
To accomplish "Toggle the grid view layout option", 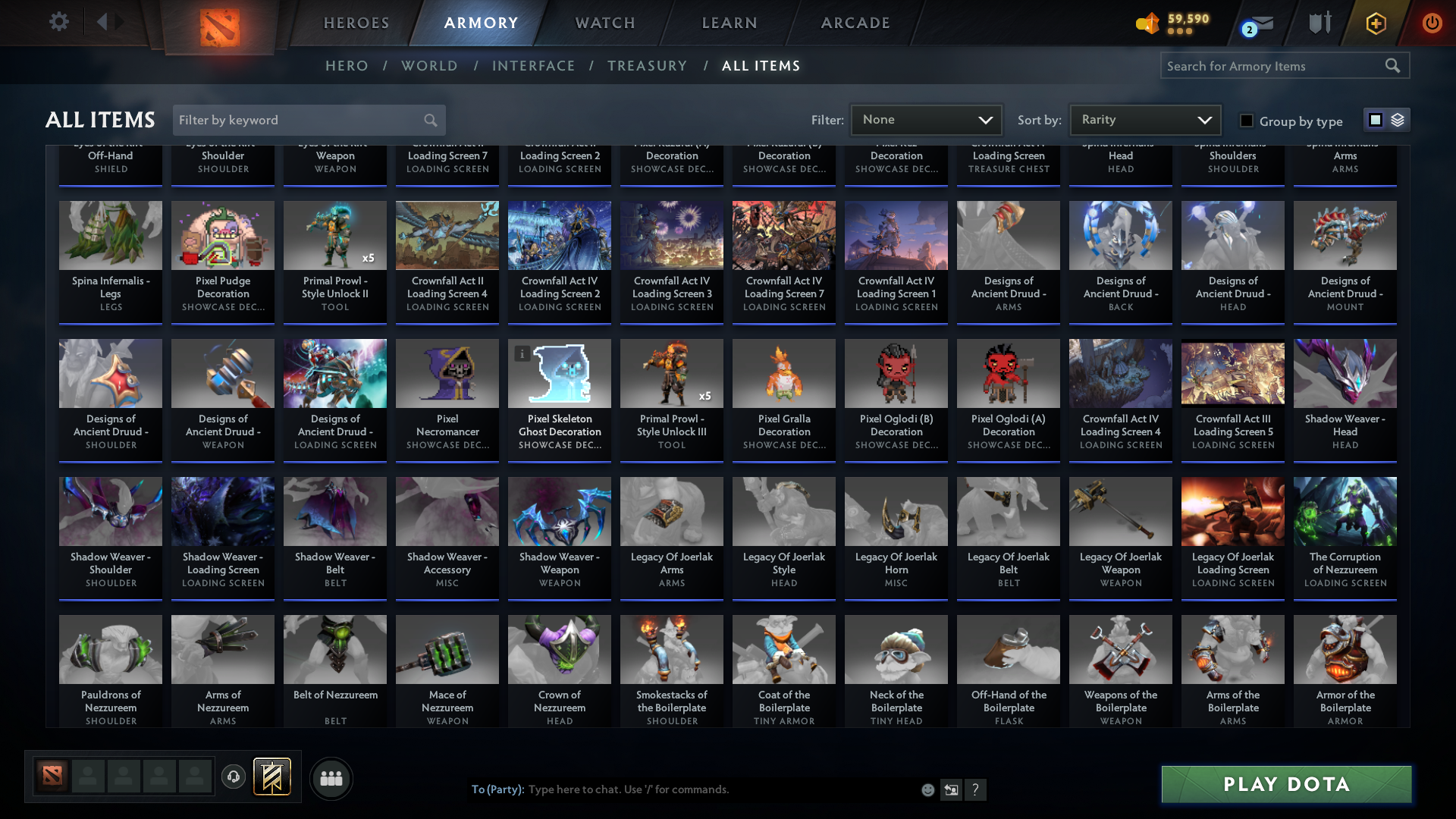I will (x=1376, y=119).
